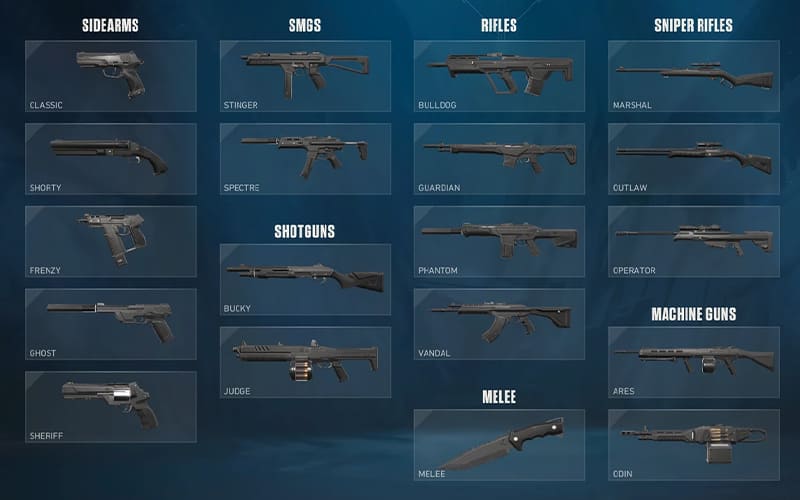Pick the Frenzy pistol tile
Image resolution: width=800 pixels, height=500 pixels.
110,242
